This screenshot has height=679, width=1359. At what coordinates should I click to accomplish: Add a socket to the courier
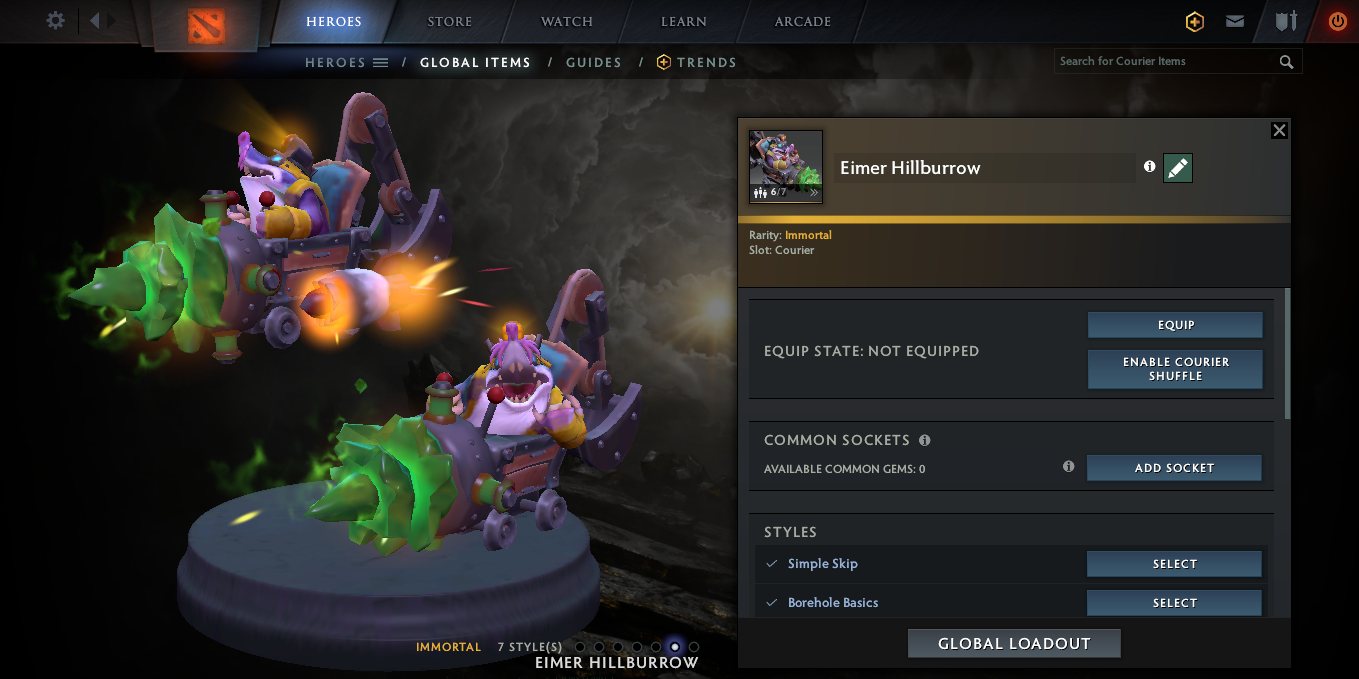[x=1174, y=468]
